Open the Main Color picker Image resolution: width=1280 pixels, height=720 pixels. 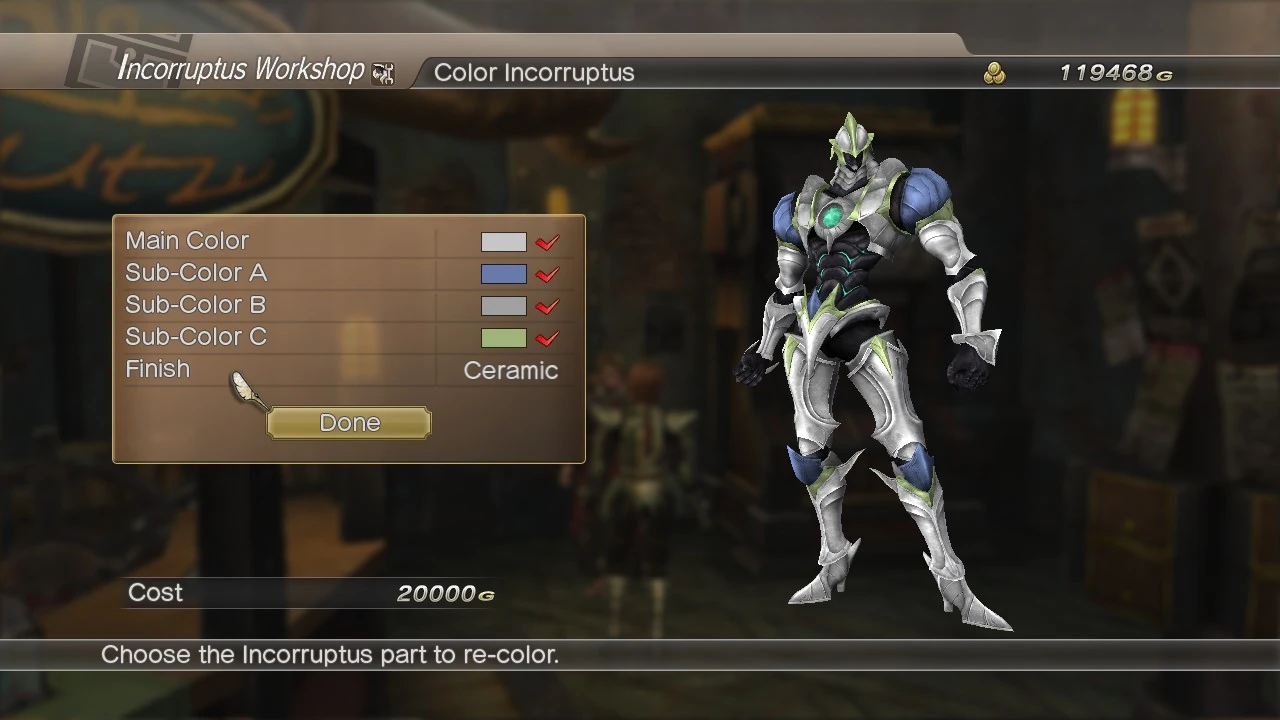503,241
